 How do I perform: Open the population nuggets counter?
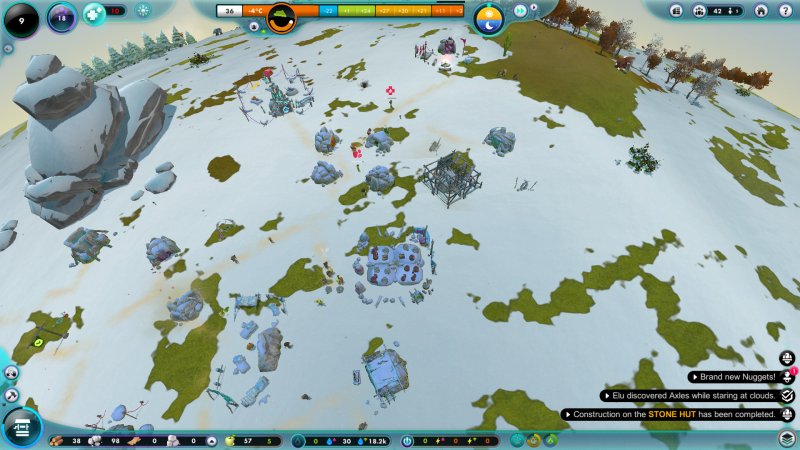(724, 11)
